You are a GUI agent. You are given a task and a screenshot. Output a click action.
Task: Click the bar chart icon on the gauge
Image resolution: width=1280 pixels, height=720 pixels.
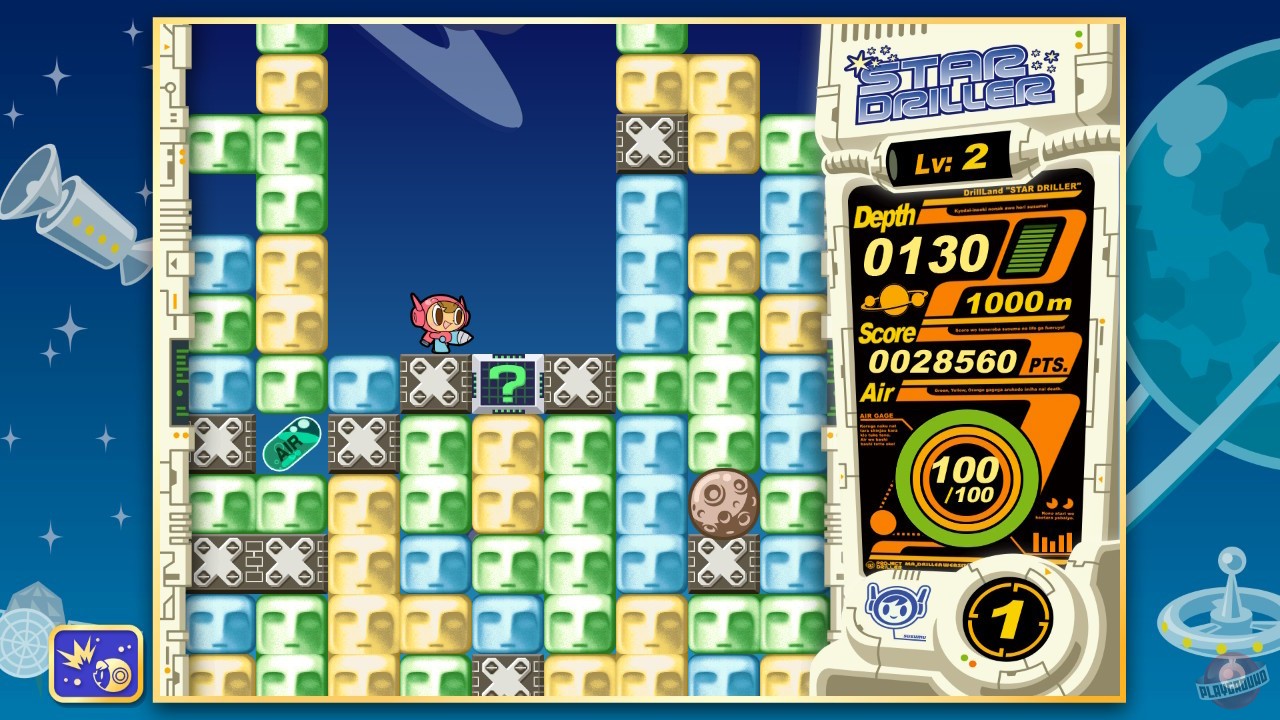(1052, 542)
